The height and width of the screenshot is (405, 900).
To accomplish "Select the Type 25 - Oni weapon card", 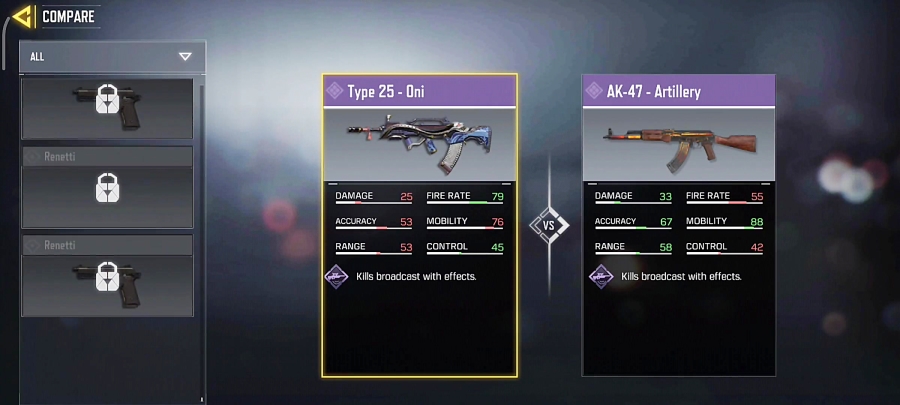I will point(419,225).
